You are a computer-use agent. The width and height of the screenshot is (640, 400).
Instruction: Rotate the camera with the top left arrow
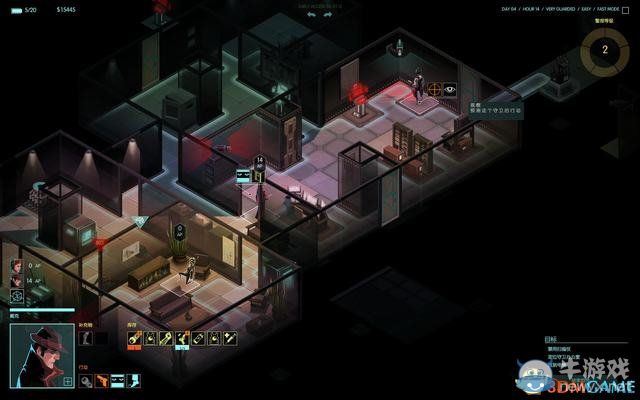tap(311, 16)
